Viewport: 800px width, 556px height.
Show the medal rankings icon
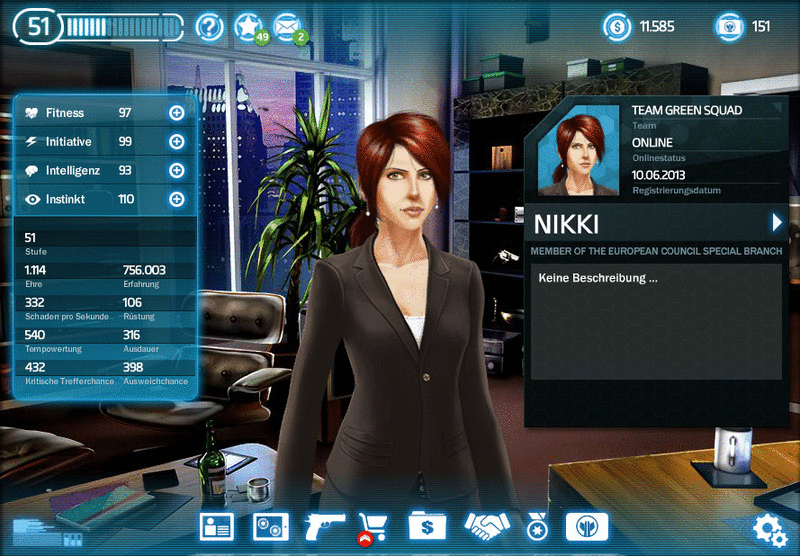coord(536,526)
